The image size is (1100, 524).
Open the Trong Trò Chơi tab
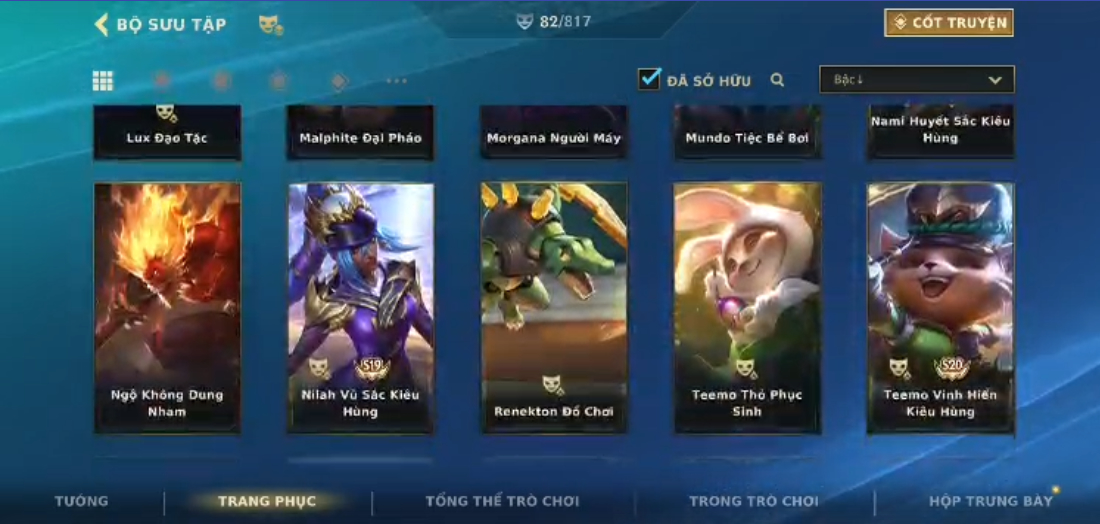tap(754, 501)
